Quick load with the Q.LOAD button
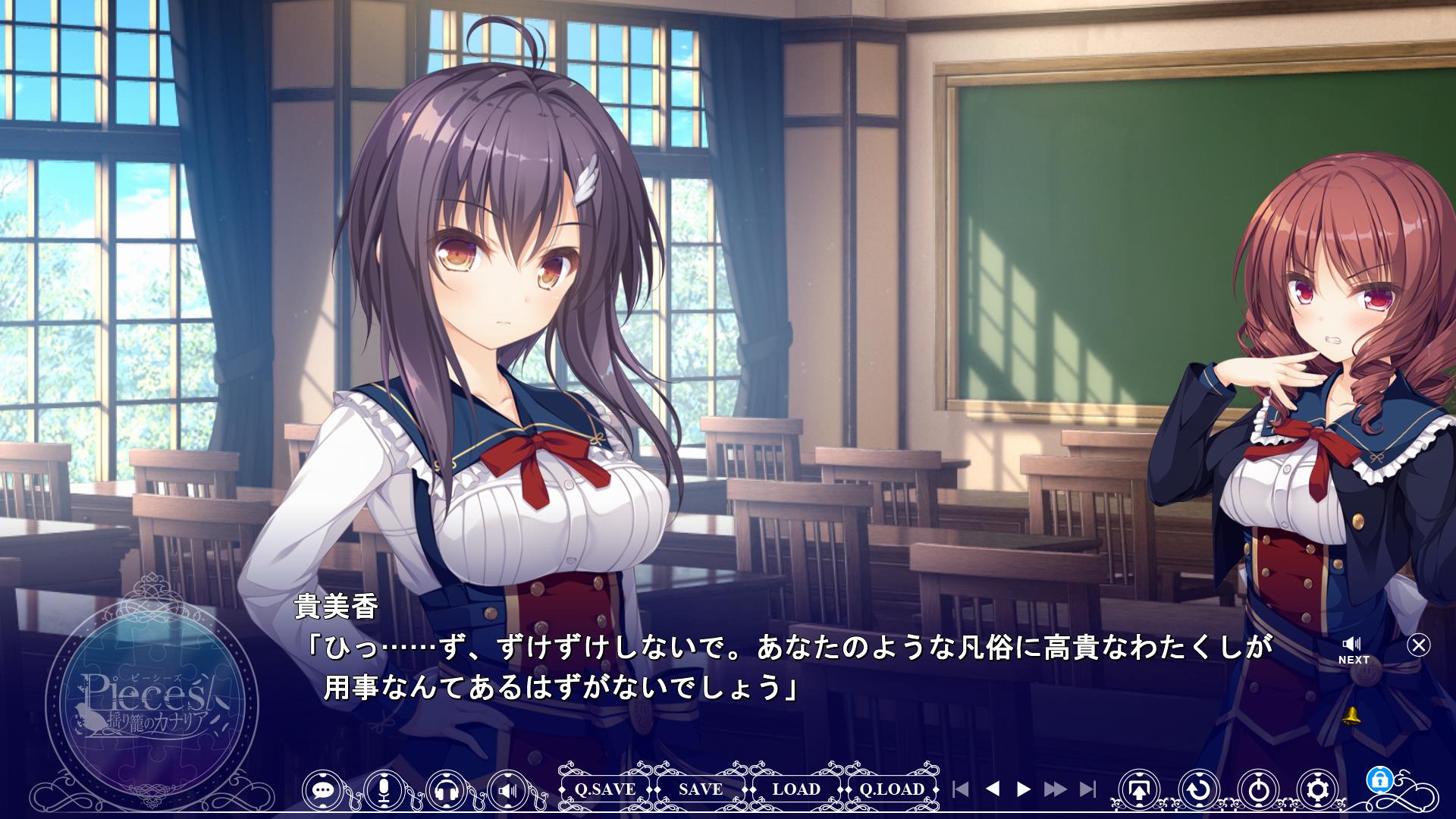Viewport: 1456px width, 819px height. 892,789
